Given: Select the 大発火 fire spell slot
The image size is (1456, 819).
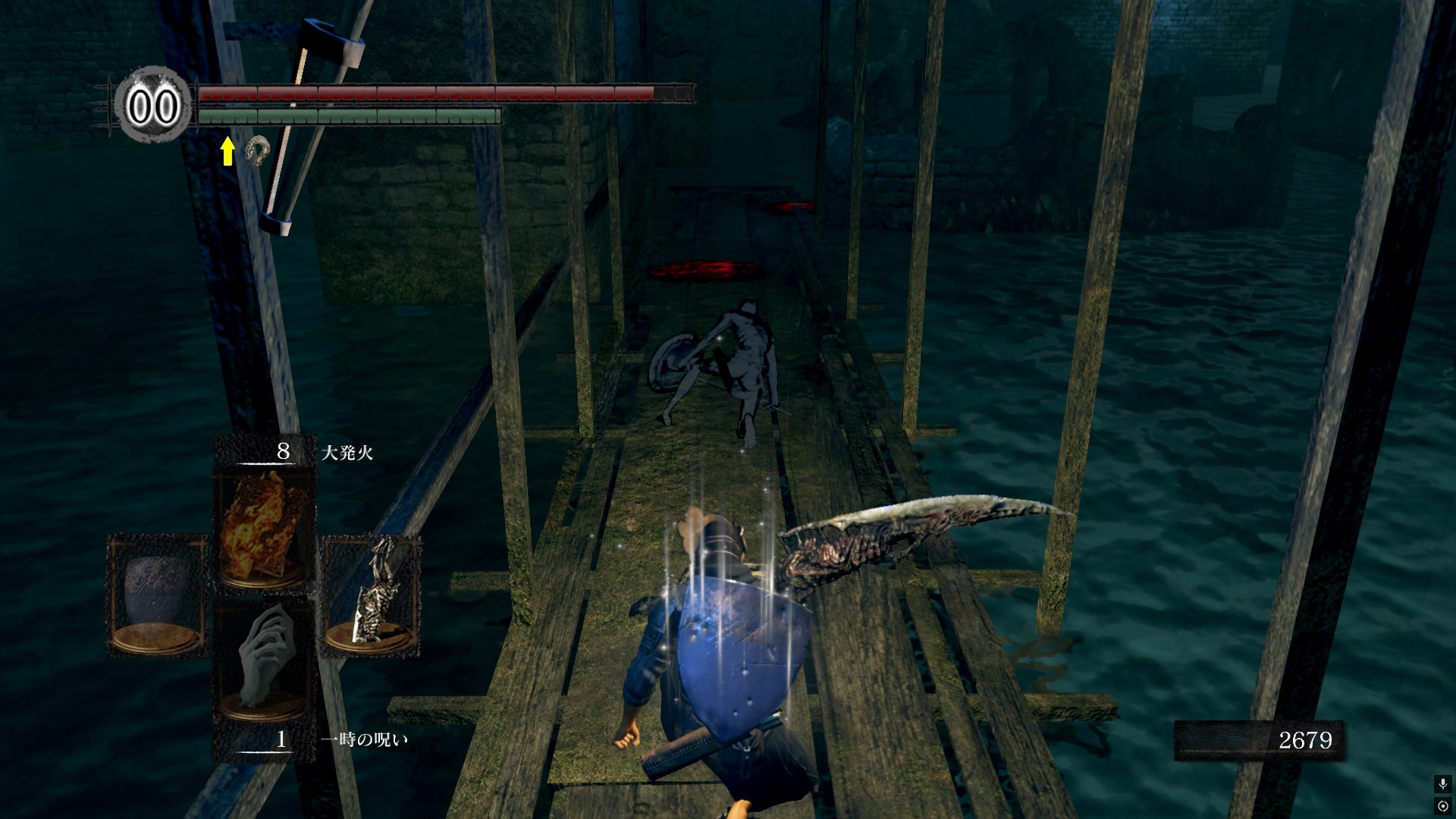Looking at the screenshot, I should pos(265,527).
